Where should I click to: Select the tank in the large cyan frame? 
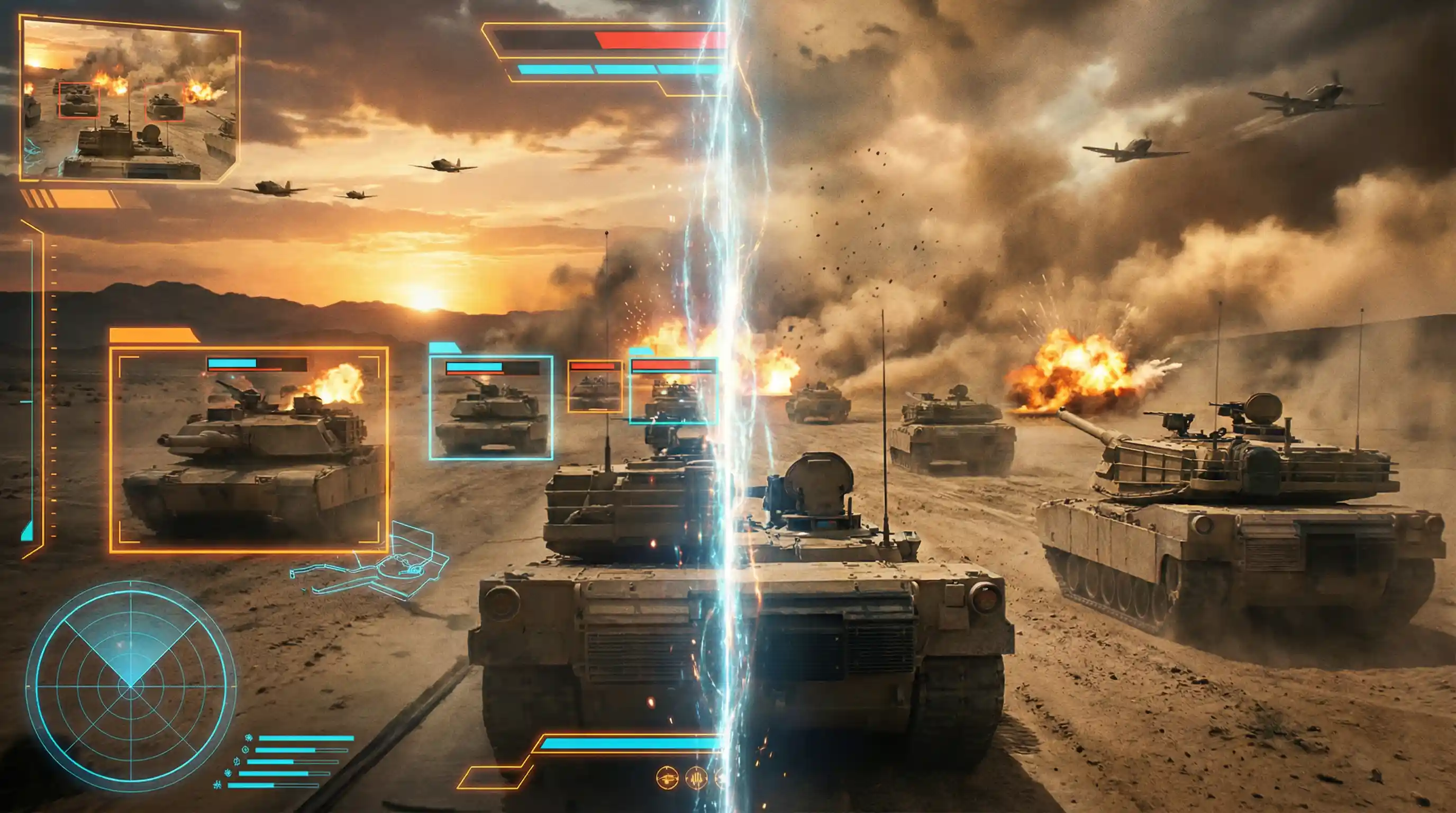pos(490,408)
